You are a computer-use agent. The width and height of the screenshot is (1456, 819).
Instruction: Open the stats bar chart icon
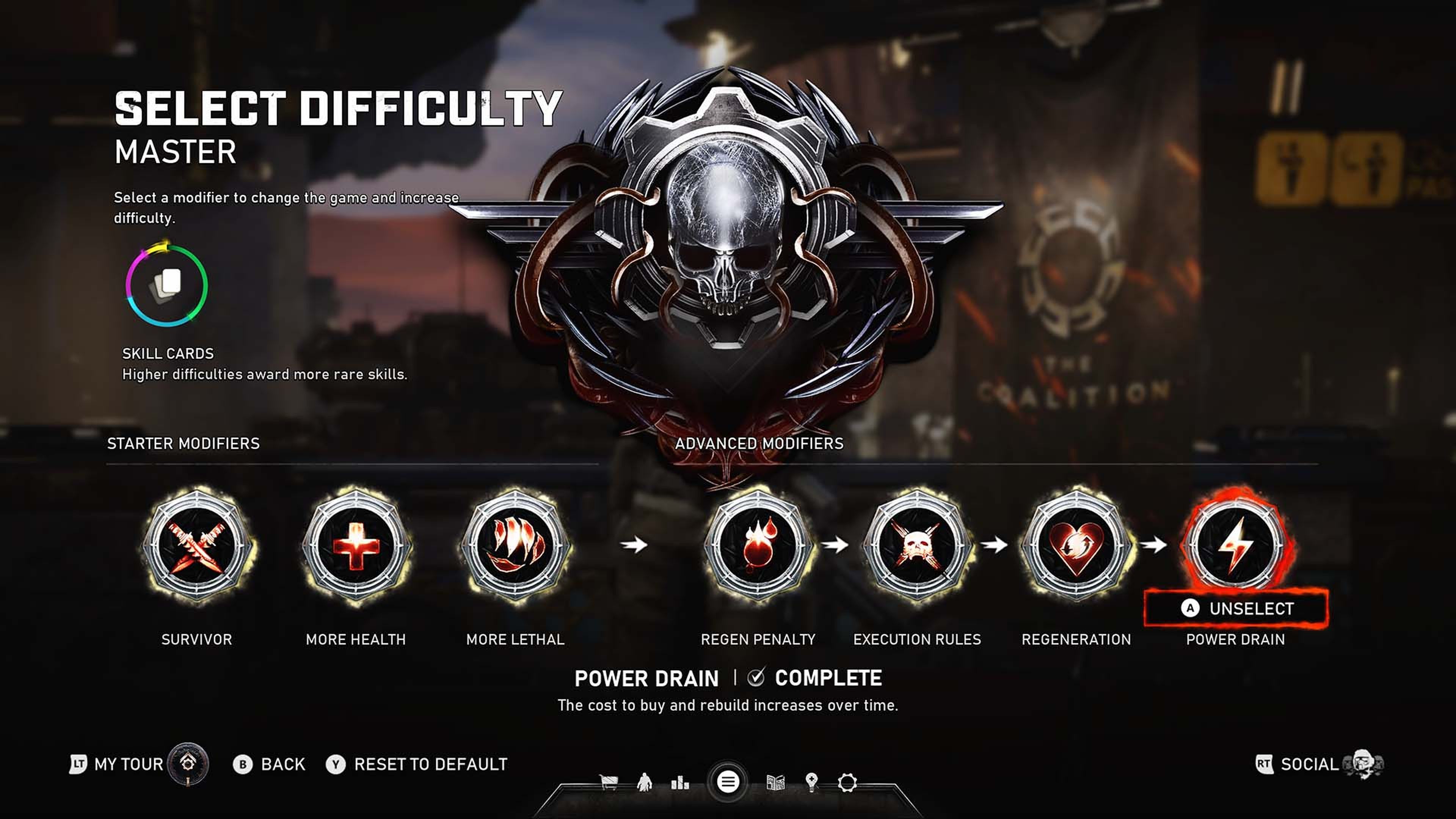681,783
